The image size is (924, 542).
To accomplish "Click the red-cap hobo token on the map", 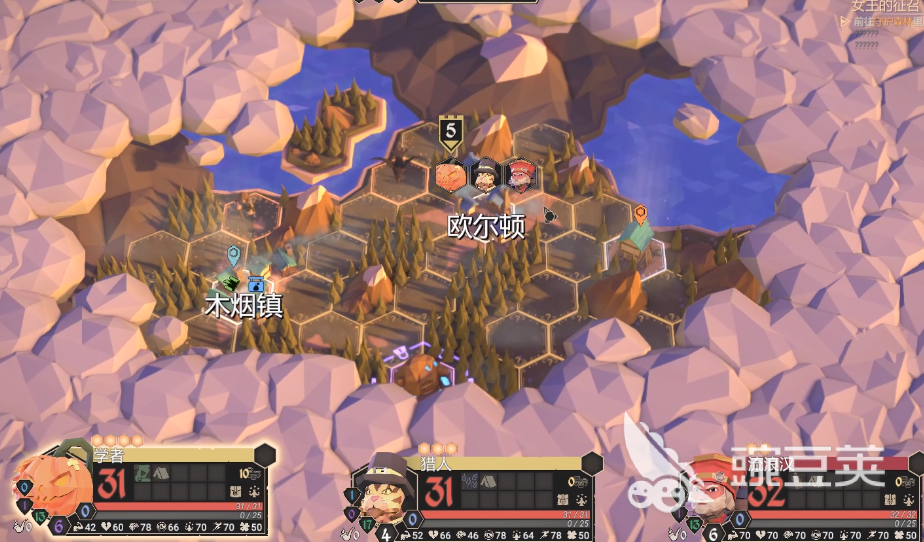I will click(520, 176).
